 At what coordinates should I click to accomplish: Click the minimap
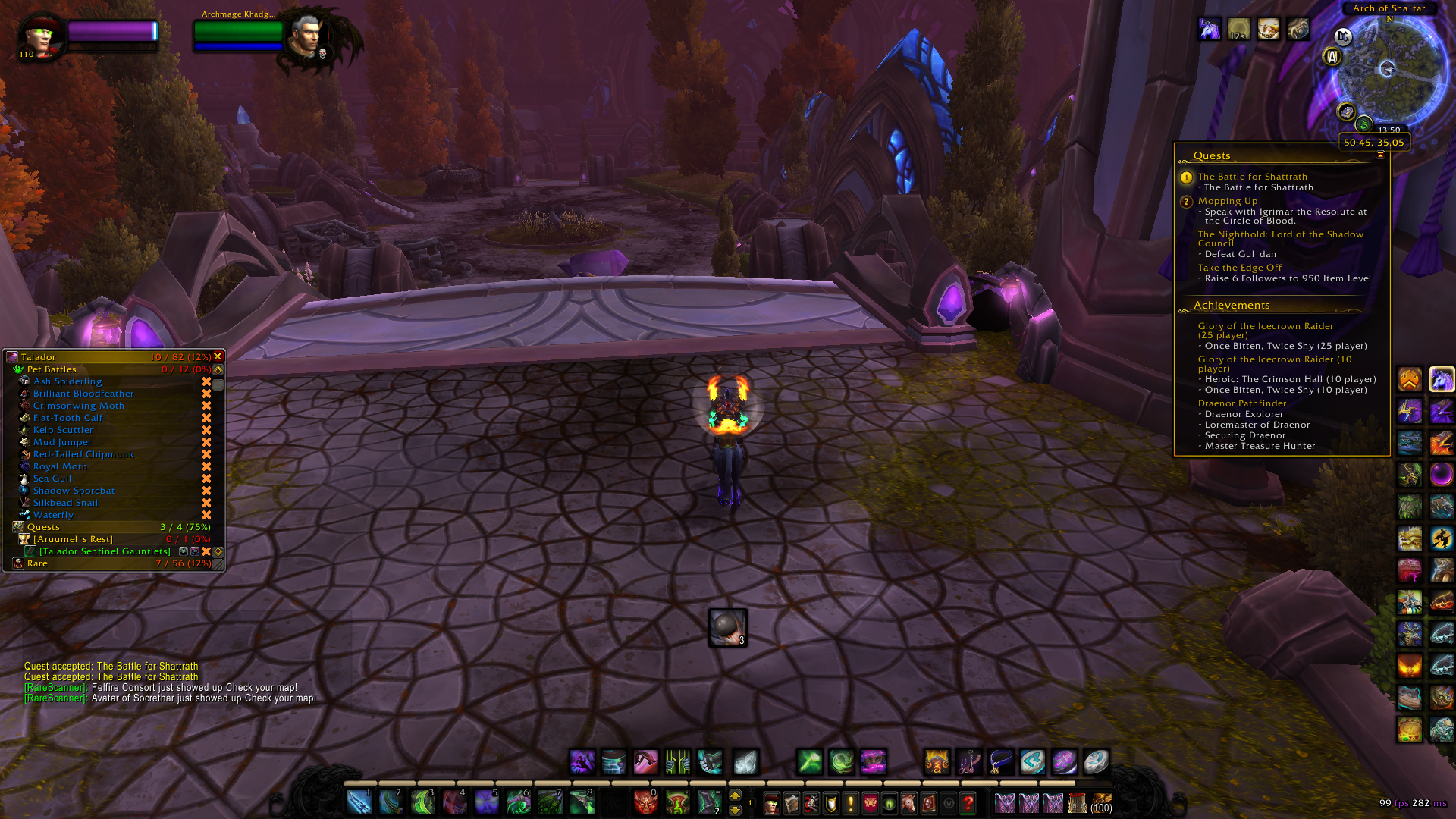1389,72
